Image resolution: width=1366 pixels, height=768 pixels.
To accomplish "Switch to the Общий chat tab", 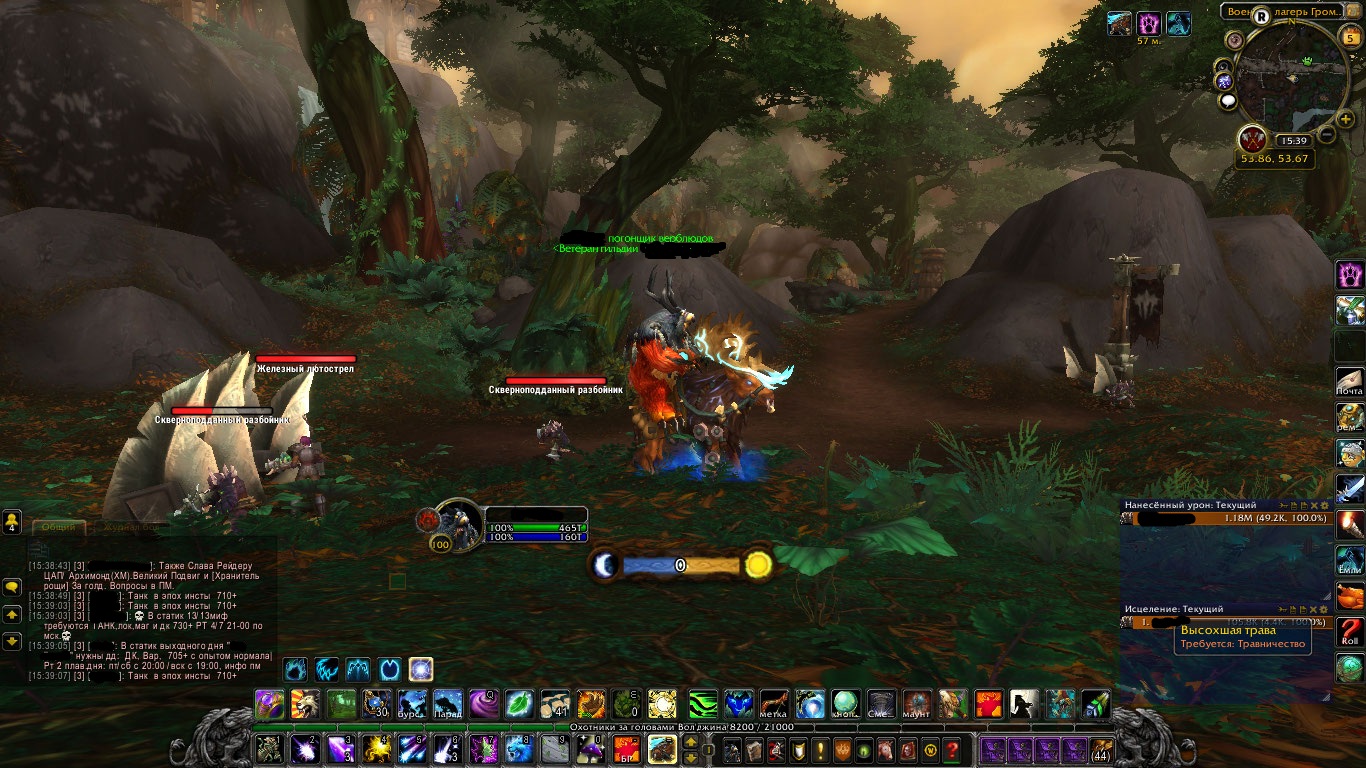I will point(58,527).
